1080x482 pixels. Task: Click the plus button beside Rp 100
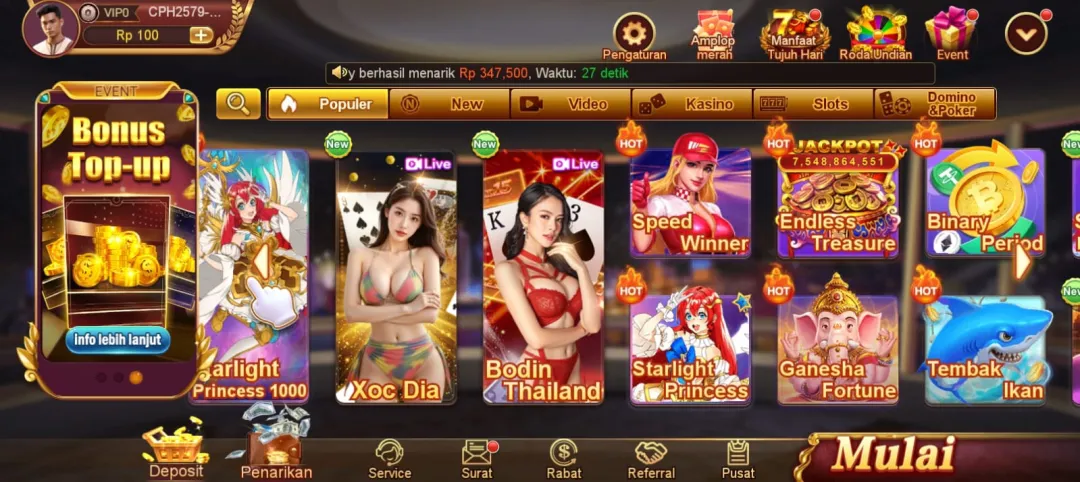coord(200,35)
